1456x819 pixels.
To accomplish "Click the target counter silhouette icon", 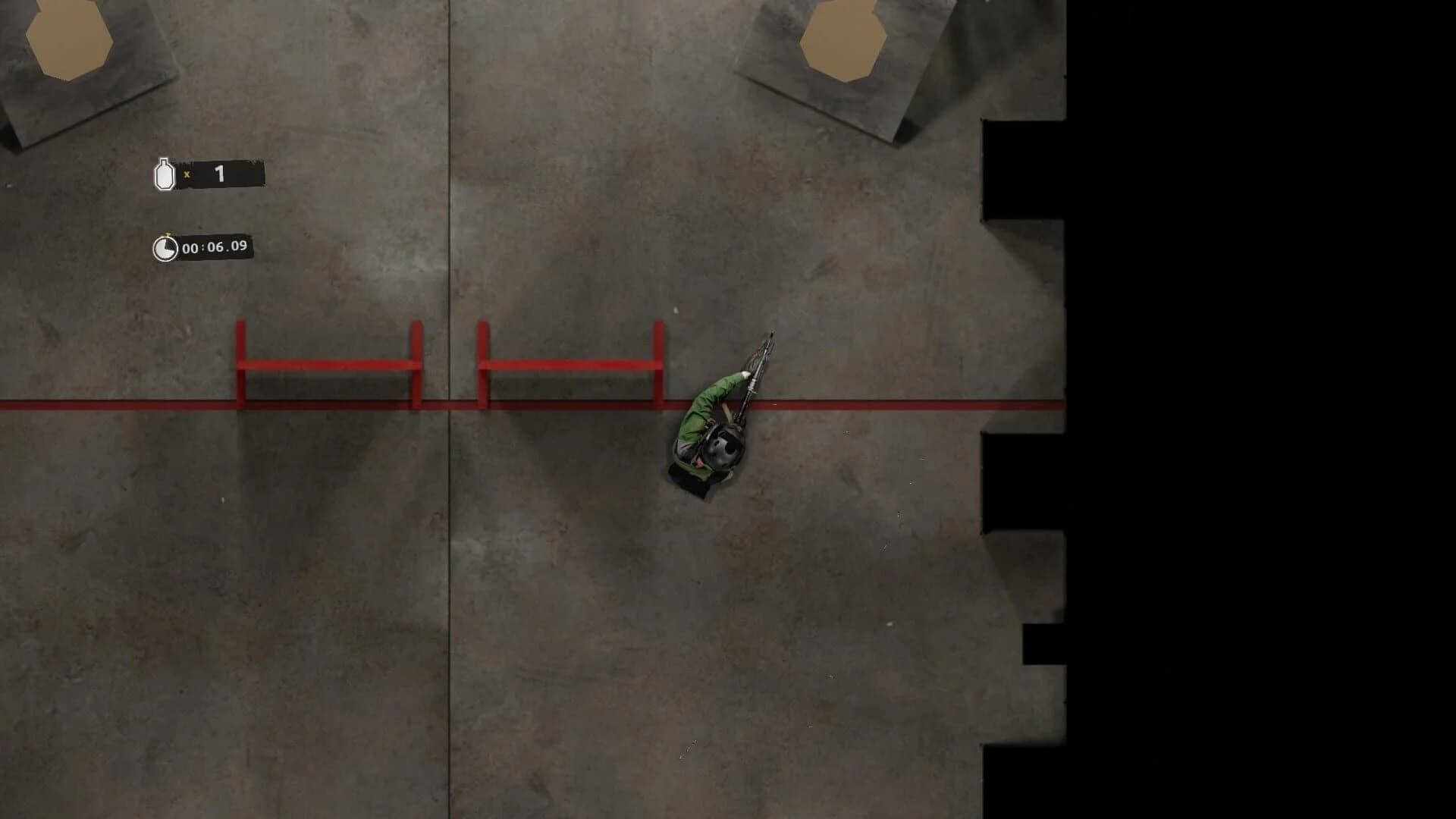I will 164,173.
